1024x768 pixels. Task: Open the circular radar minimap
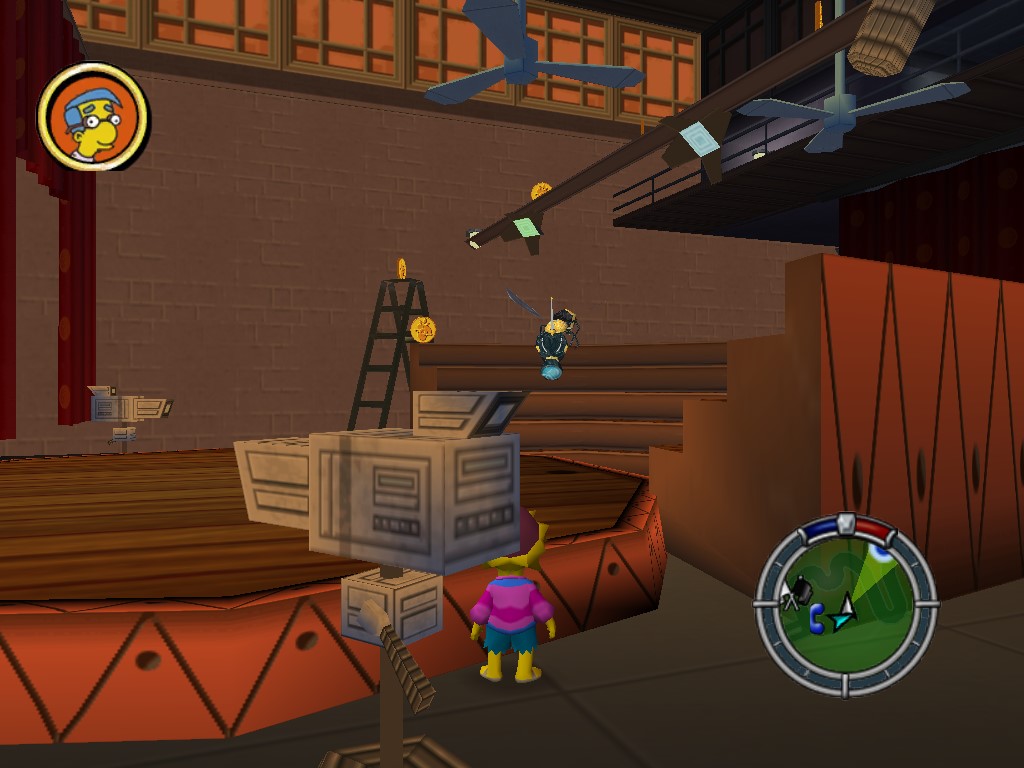coord(846,606)
